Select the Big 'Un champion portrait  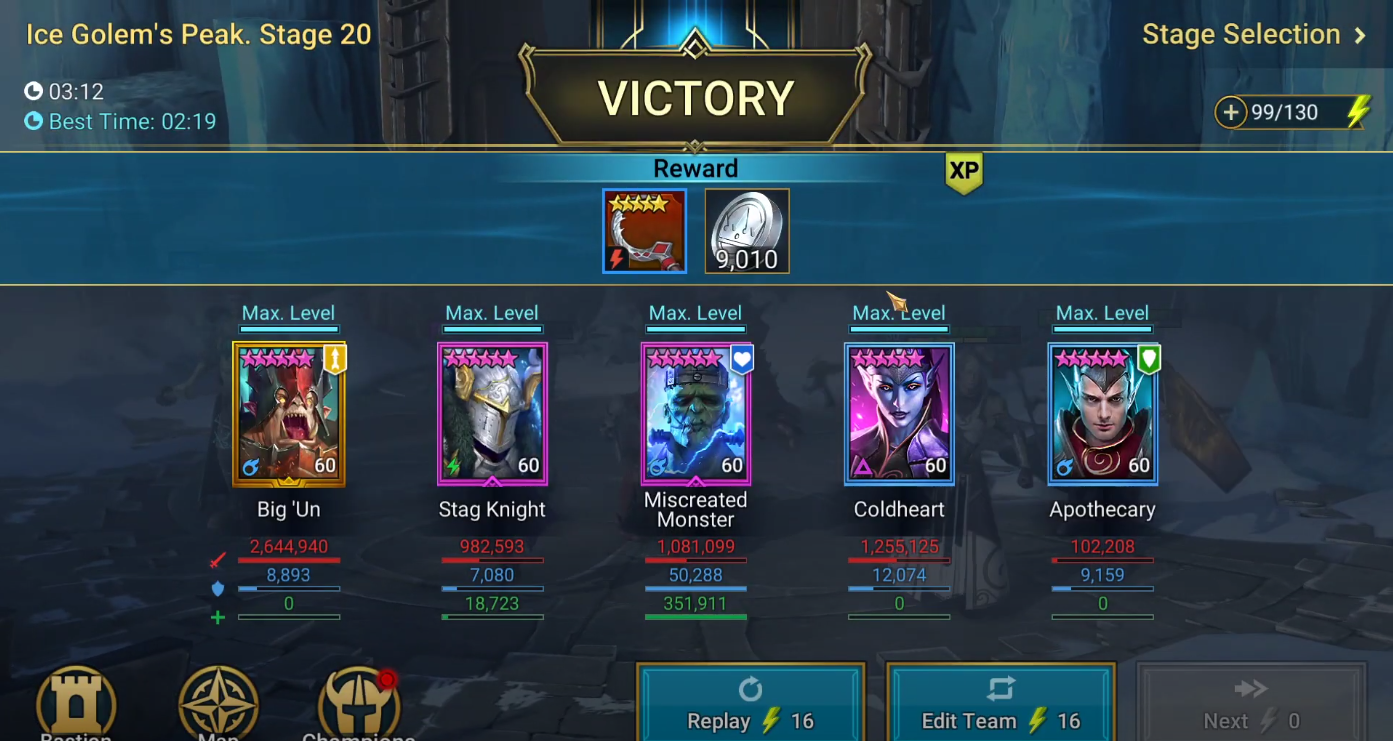[289, 414]
